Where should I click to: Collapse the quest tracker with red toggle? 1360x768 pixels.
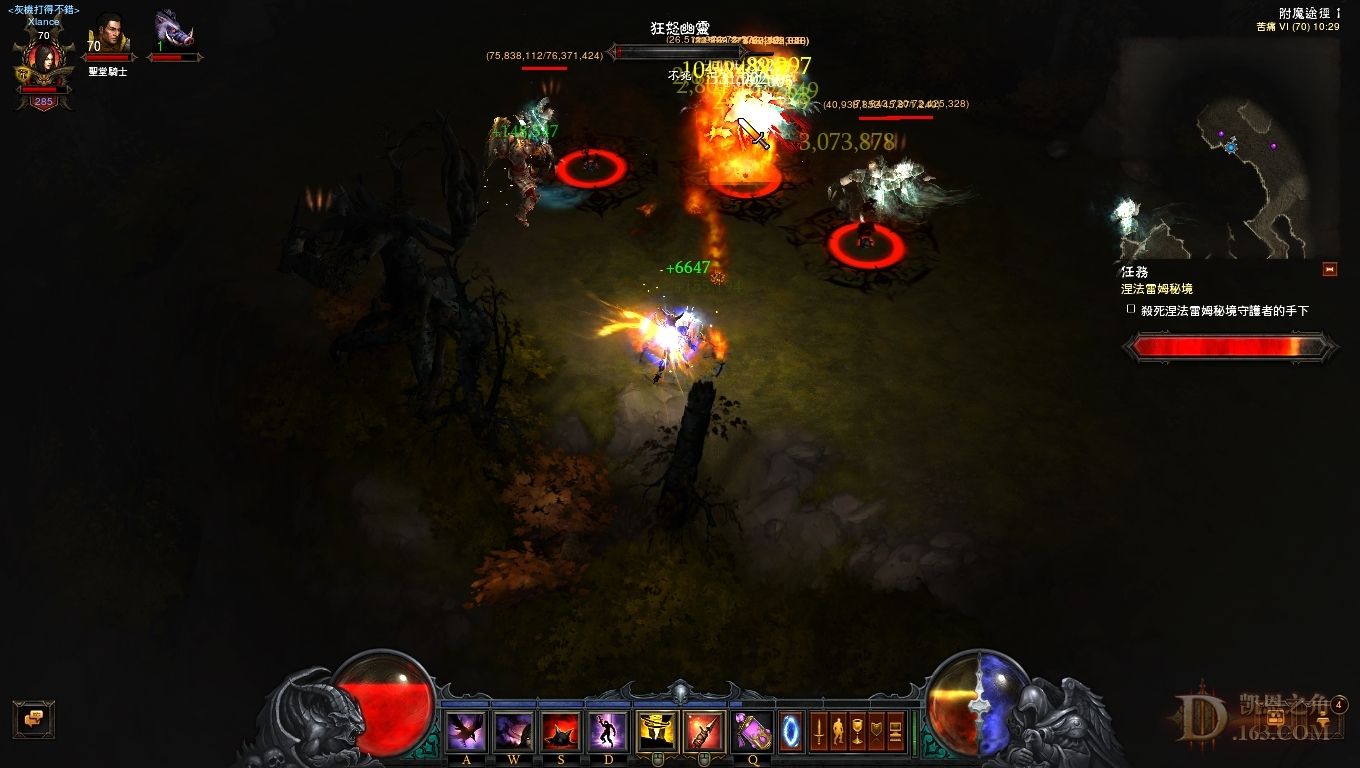tap(1329, 269)
